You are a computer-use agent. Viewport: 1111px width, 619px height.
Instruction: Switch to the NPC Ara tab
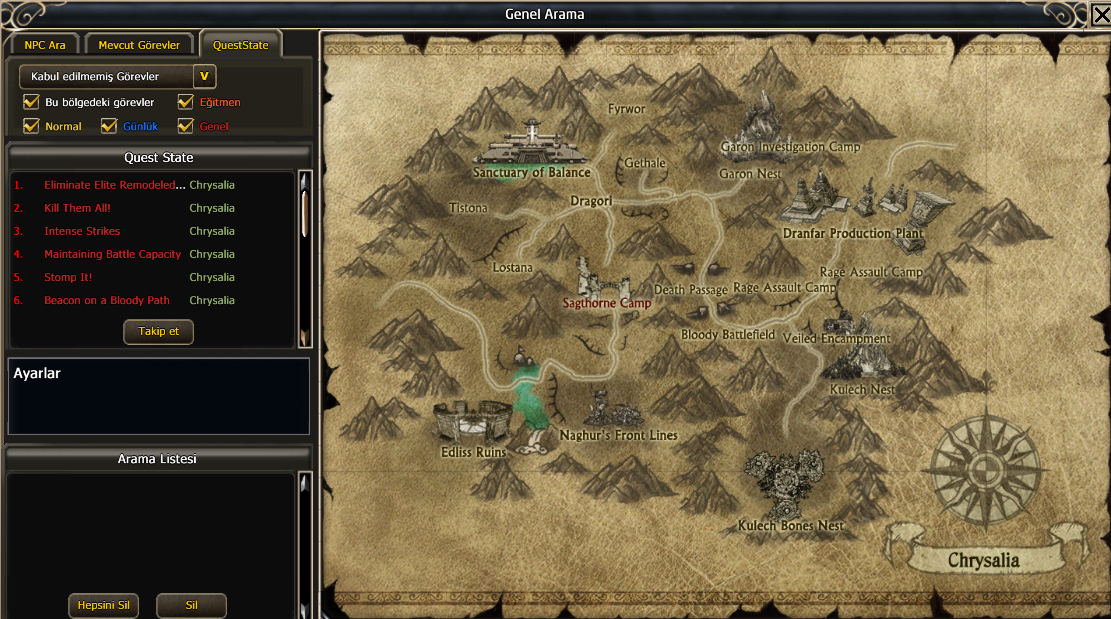tap(44, 45)
